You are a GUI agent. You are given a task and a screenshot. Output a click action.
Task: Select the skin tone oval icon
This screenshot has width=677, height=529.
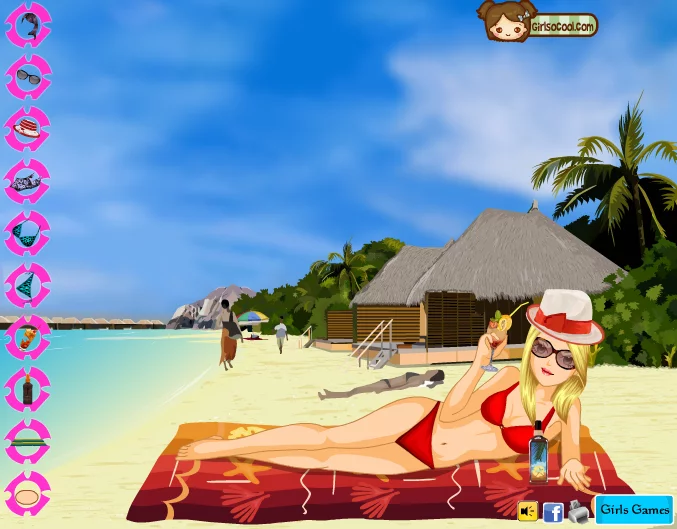27,494
